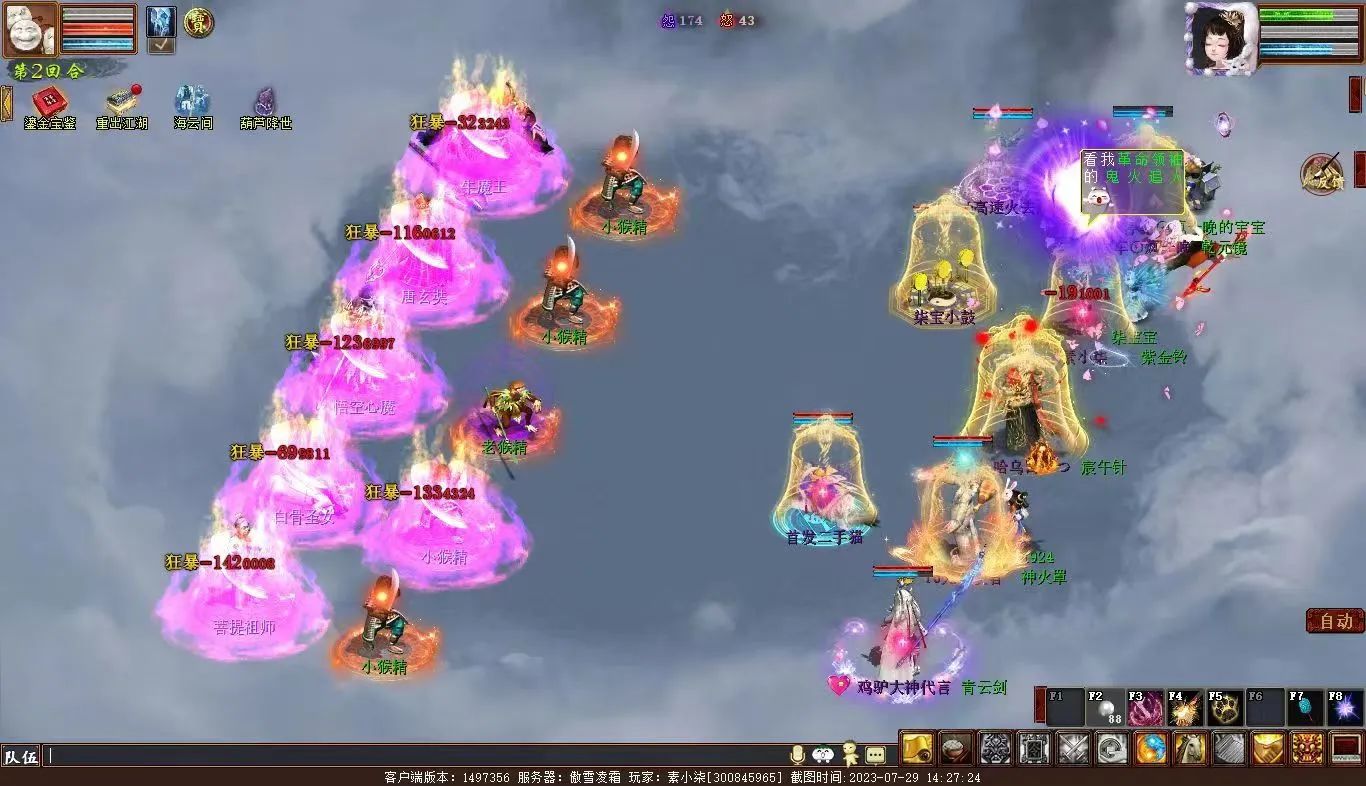The width and height of the screenshot is (1366, 786).
Task: Open the white horse mount button
Action: pyautogui.click(x=1189, y=748)
